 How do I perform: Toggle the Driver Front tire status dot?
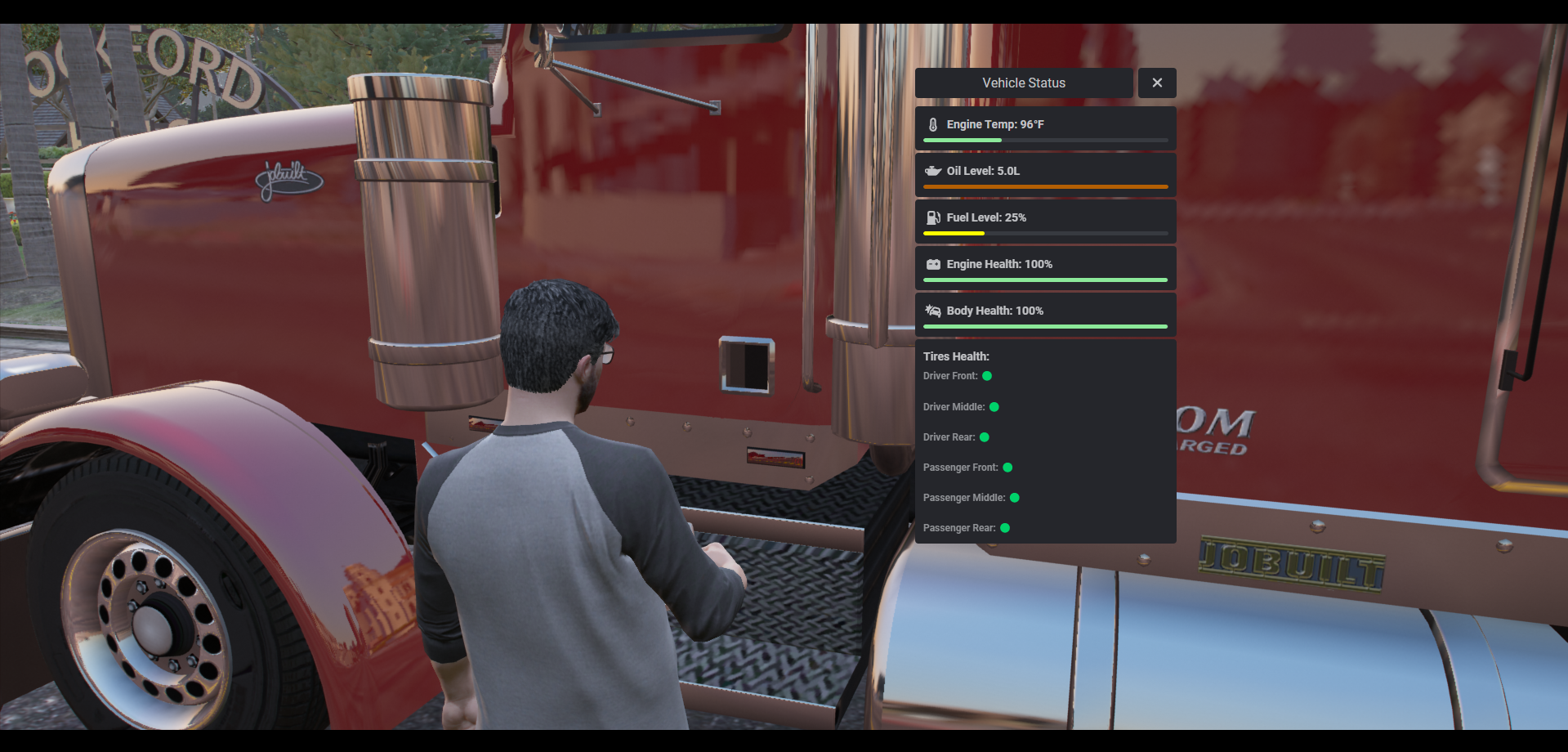(x=987, y=376)
